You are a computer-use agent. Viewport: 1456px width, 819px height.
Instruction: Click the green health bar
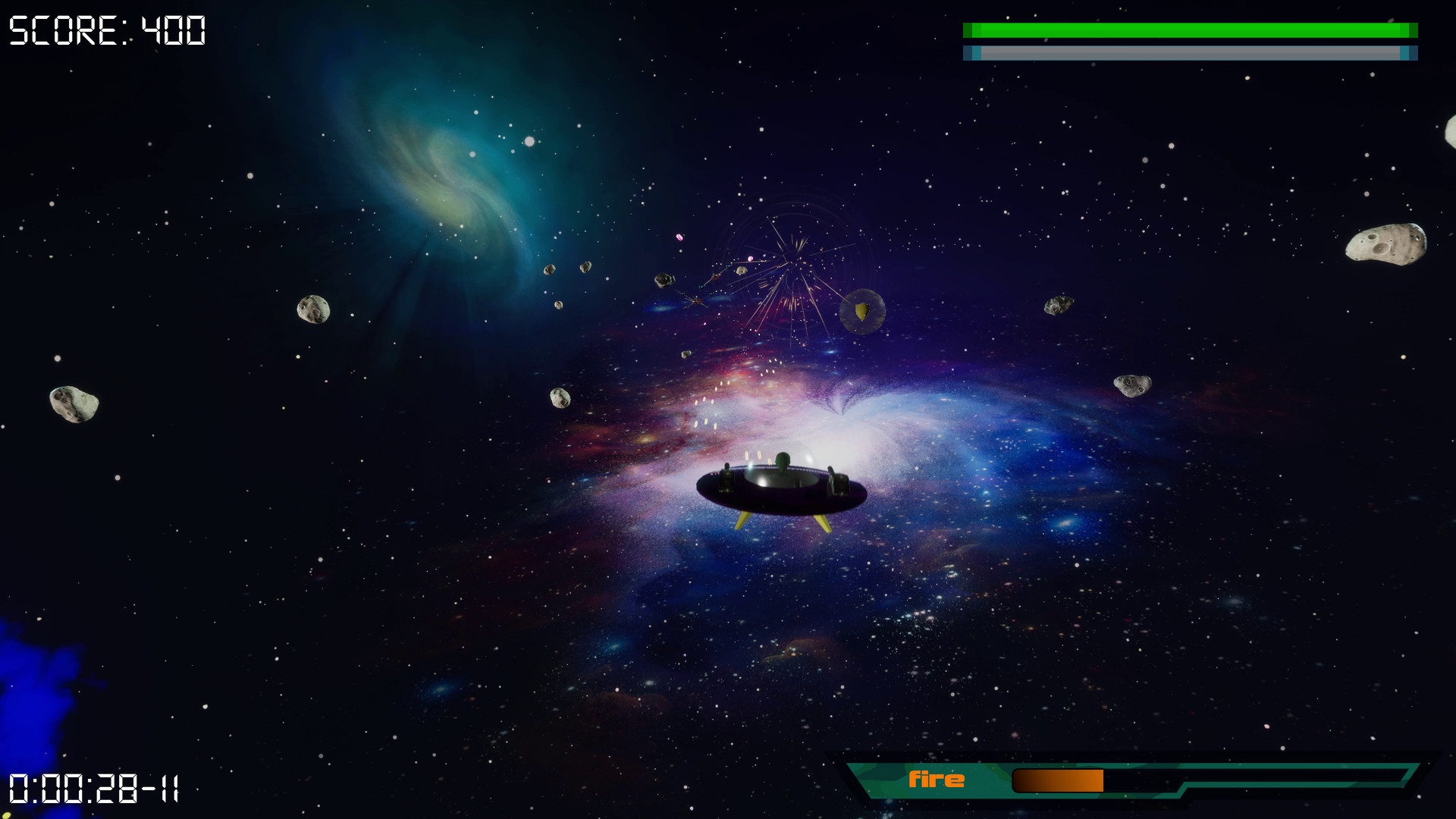(x=1191, y=29)
